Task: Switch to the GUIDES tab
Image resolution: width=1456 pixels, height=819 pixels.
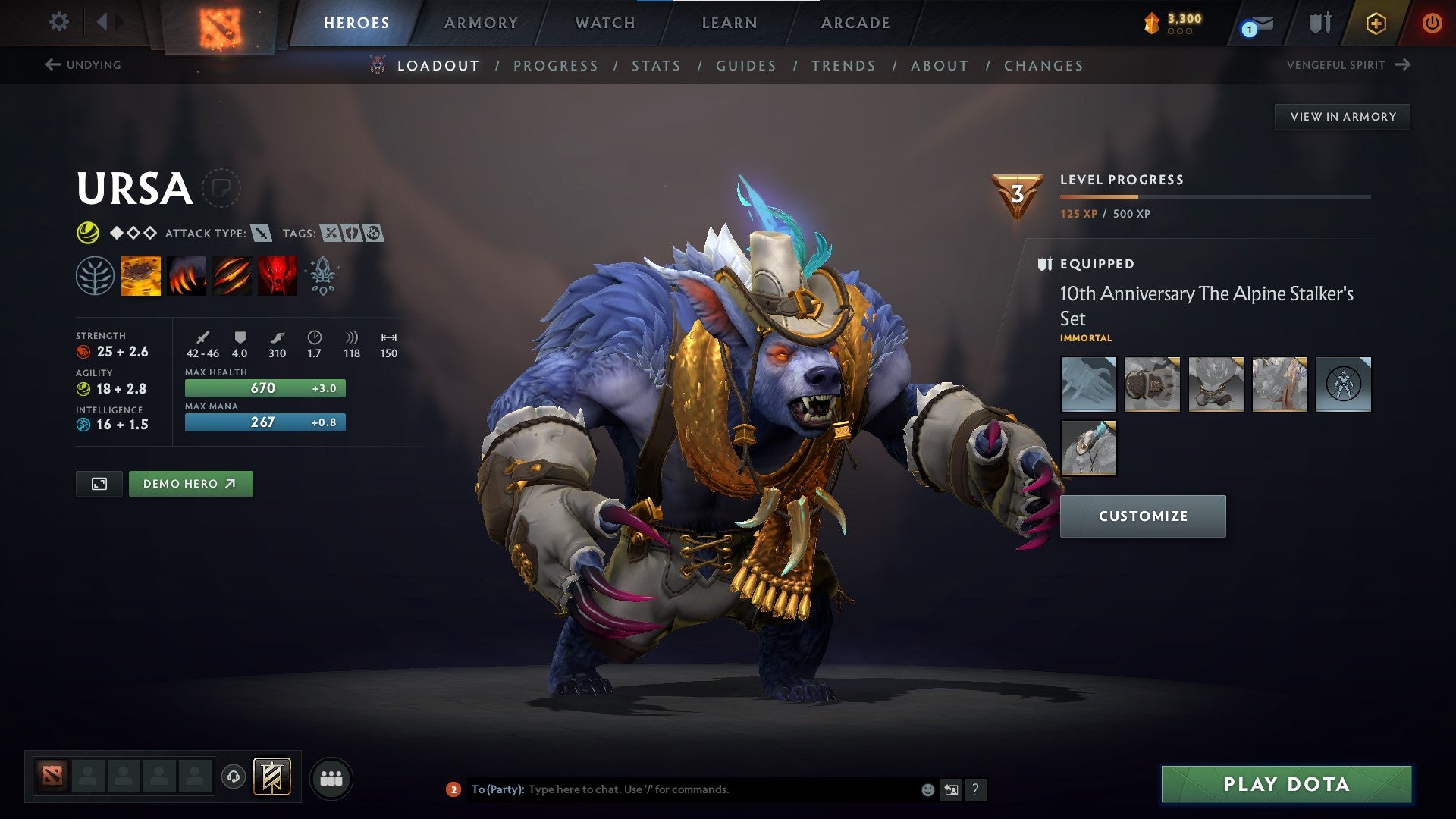Action: pos(745,65)
